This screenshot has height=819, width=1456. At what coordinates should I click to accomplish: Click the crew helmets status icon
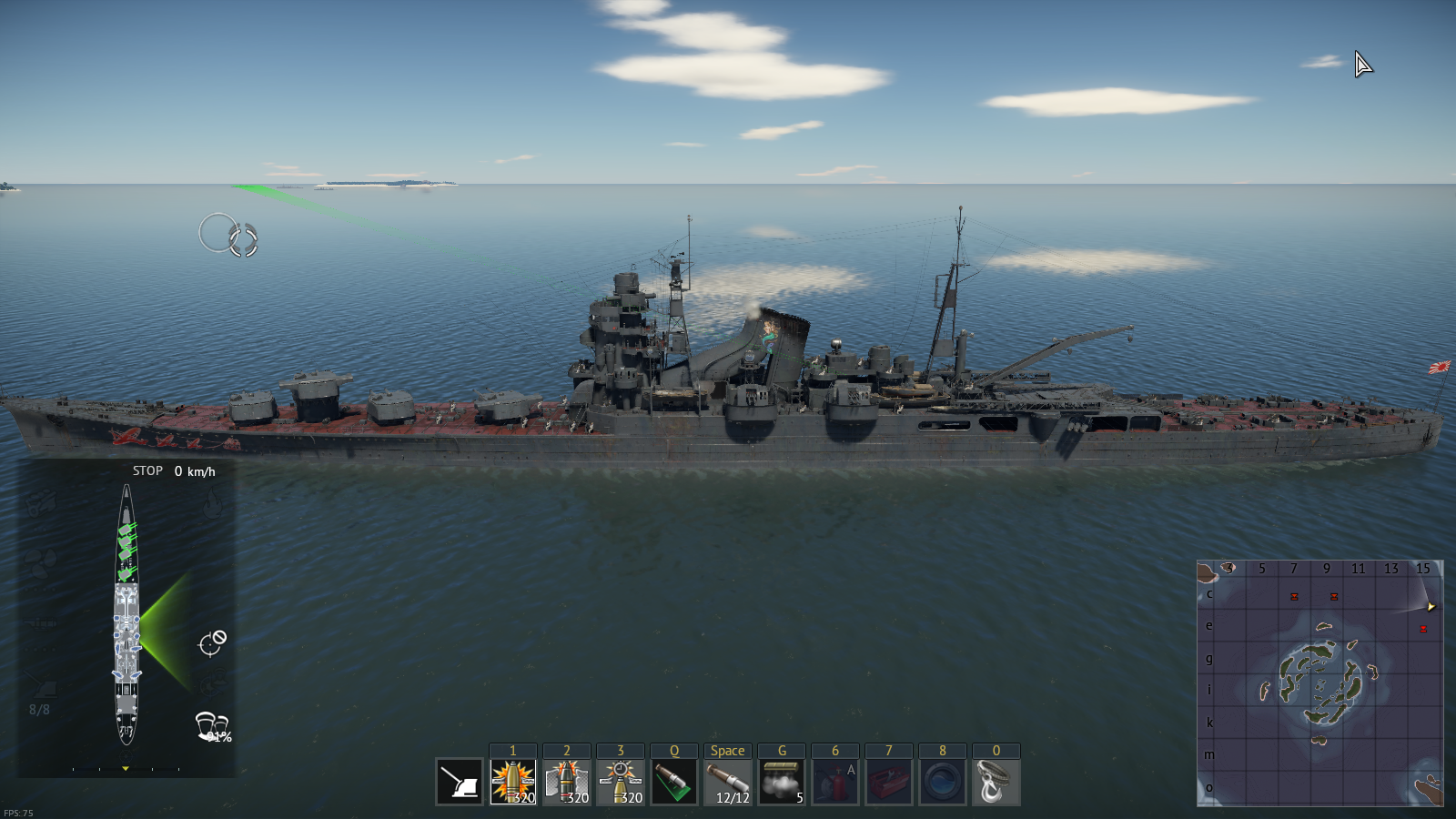point(211,726)
